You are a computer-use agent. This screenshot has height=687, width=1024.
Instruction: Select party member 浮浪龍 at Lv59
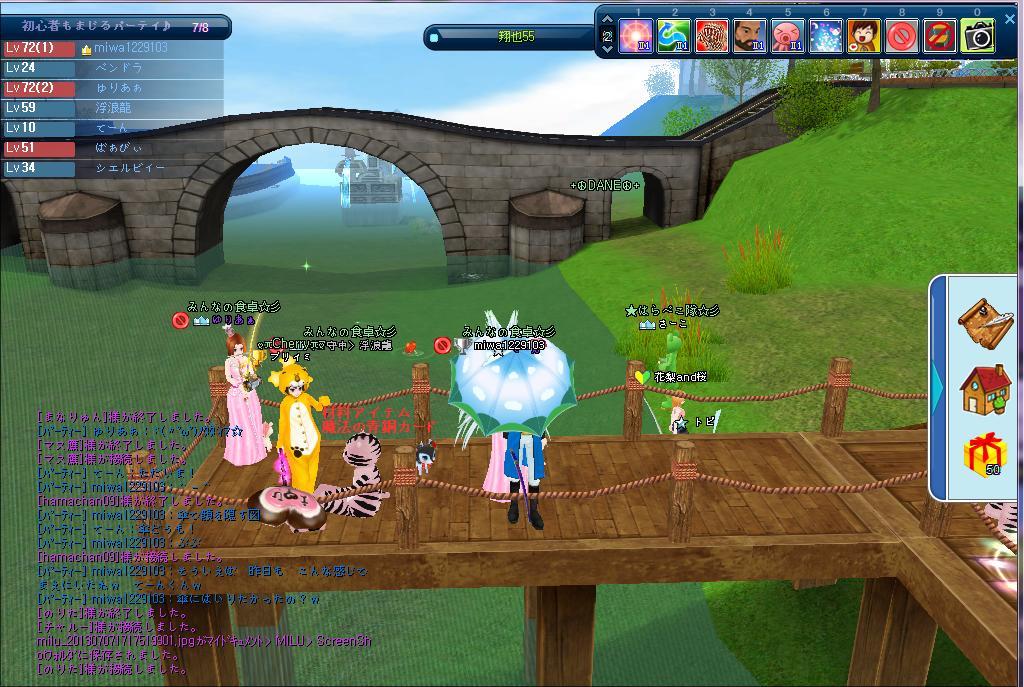point(115,108)
